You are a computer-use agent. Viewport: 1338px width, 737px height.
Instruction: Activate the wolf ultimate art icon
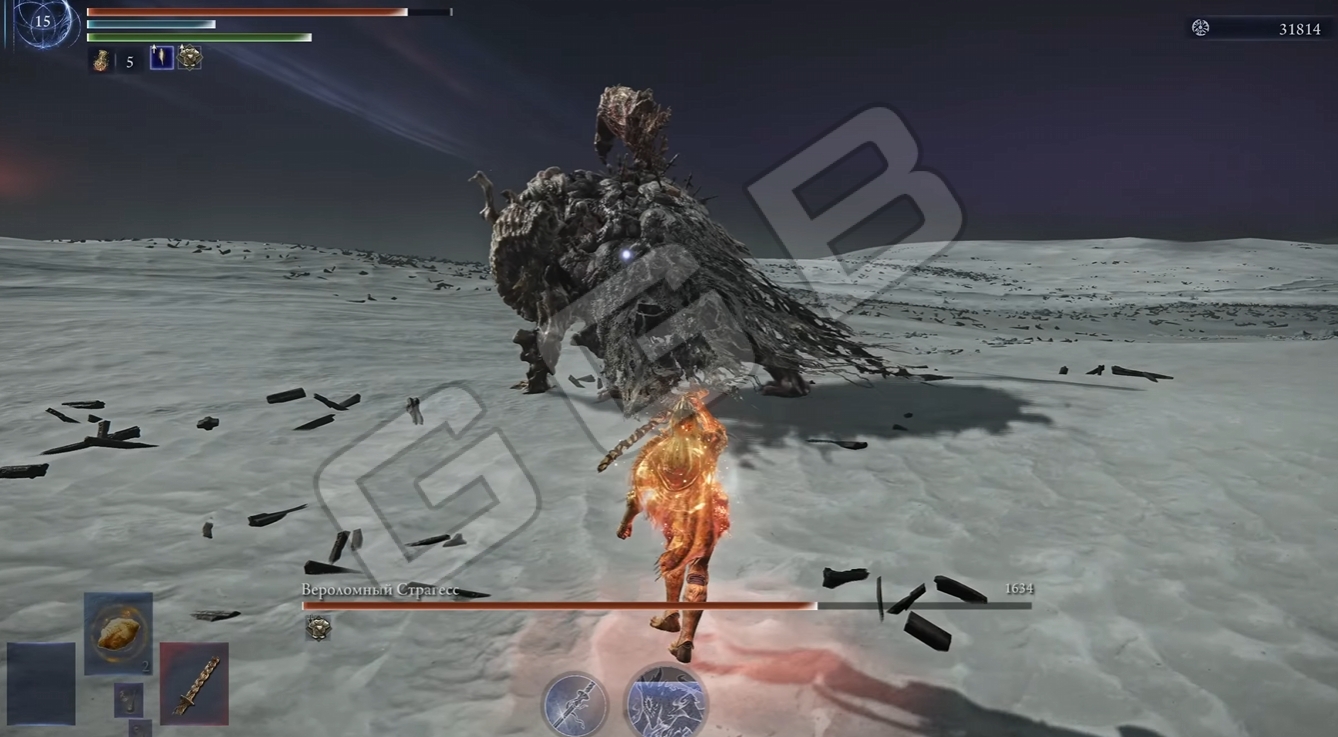[x=665, y=704]
